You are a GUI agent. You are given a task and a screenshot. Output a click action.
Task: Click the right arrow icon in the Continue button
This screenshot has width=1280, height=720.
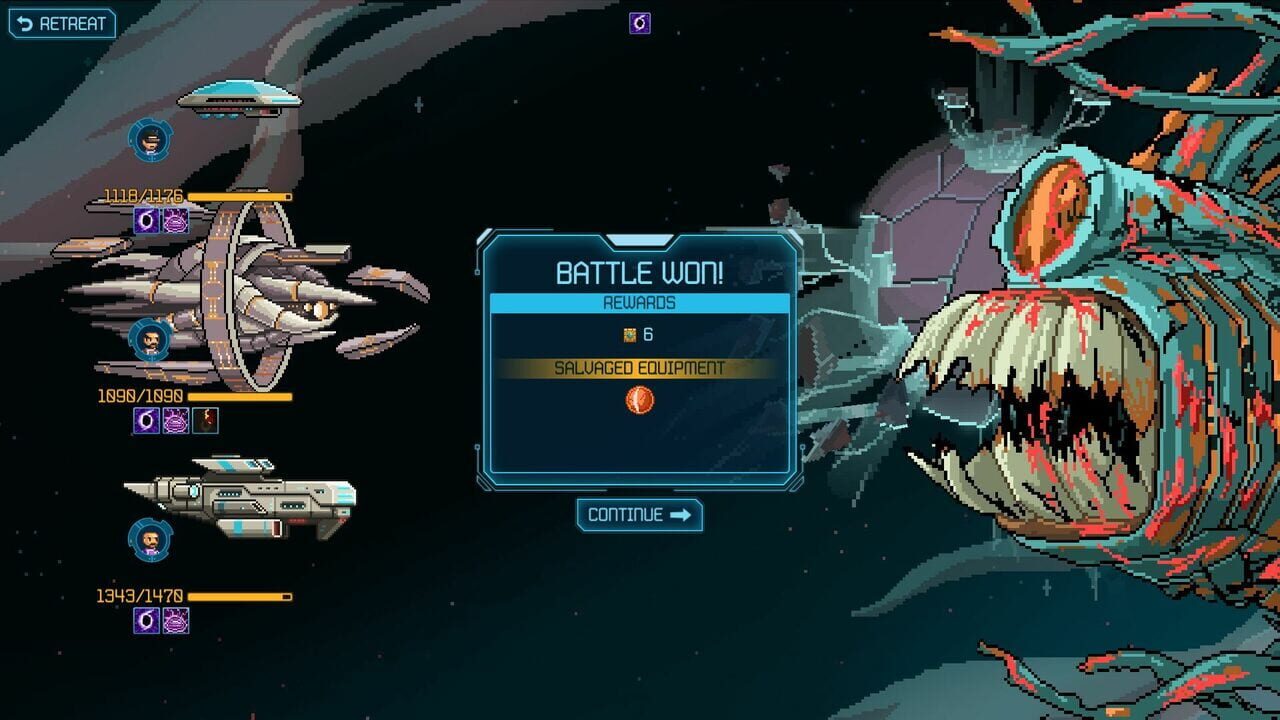[681, 516]
